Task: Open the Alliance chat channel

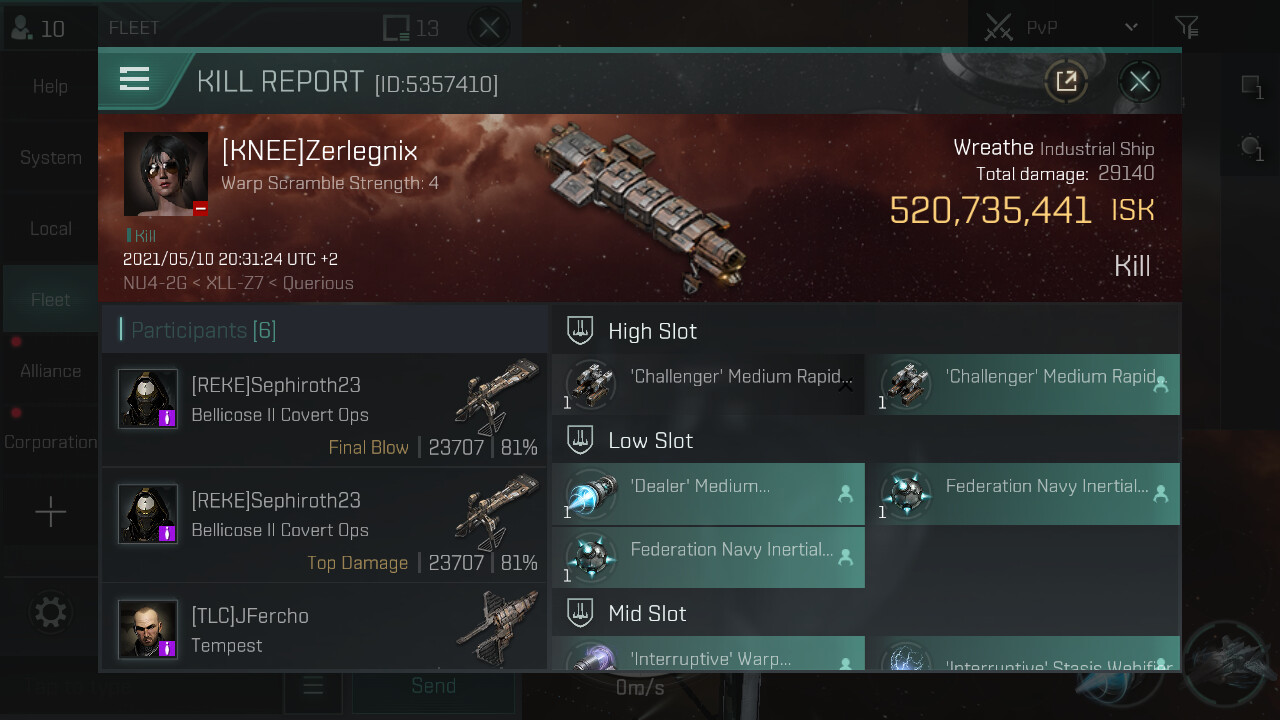Action: point(50,371)
